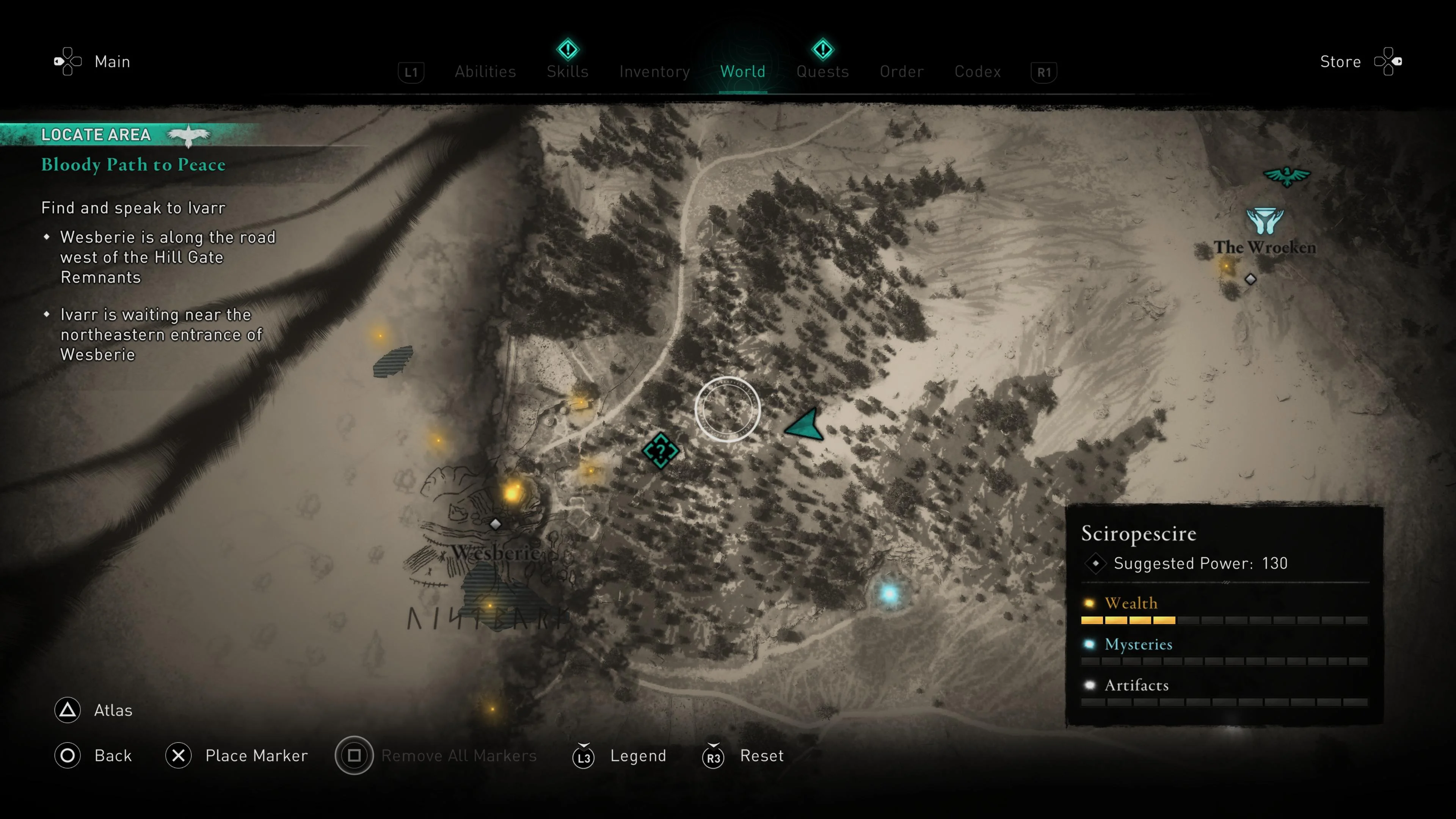The image size is (1456, 819).
Task: Click the Store icon in the top corner
Action: coord(1388,61)
